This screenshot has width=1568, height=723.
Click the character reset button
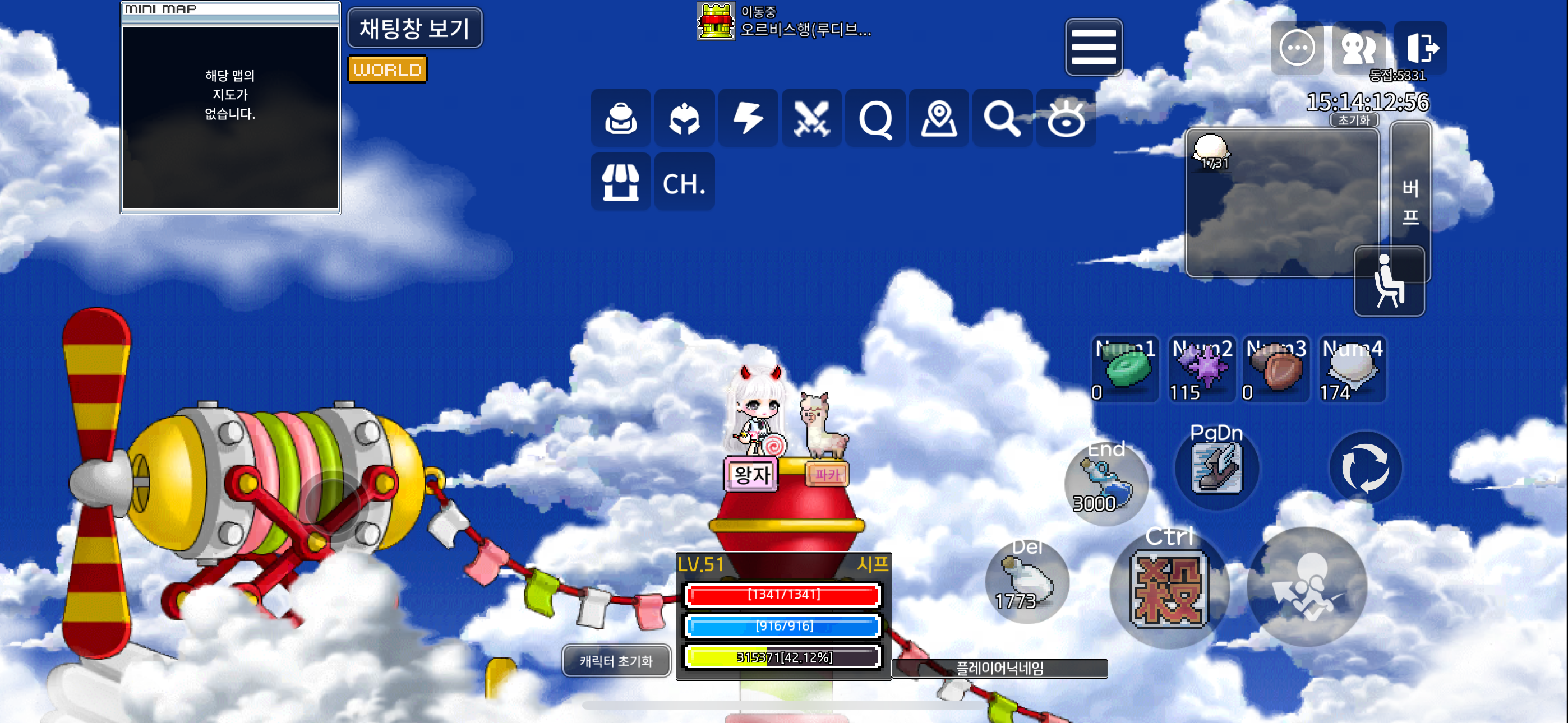pyautogui.click(x=615, y=660)
